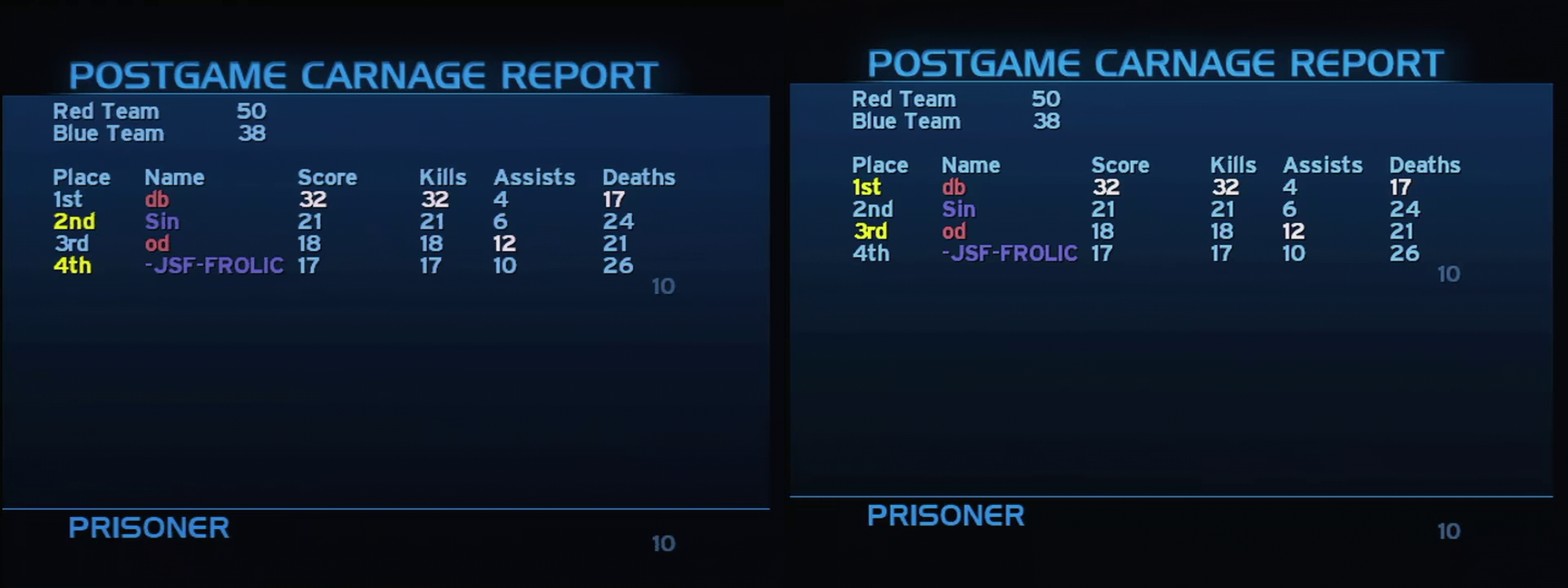Select the Deaths header on the right report

click(1423, 164)
